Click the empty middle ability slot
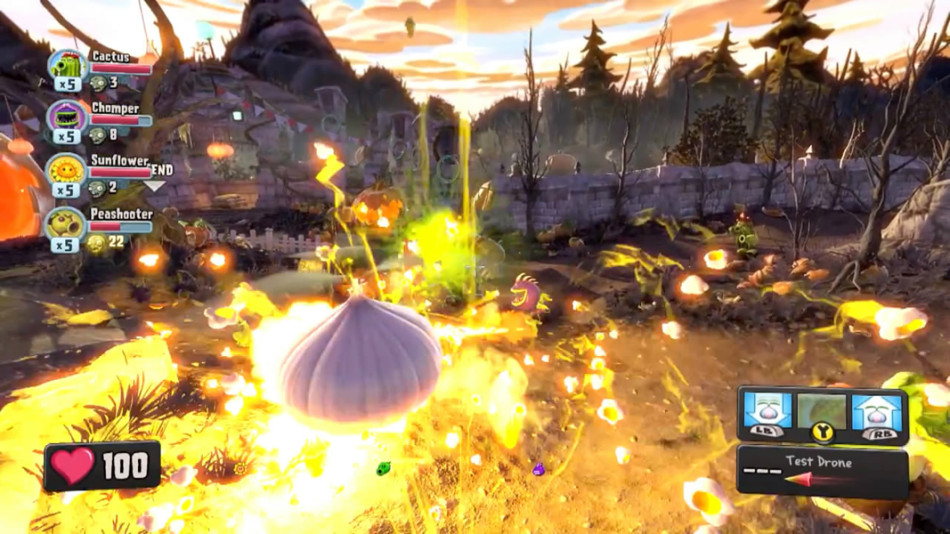 pyautogui.click(x=822, y=411)
